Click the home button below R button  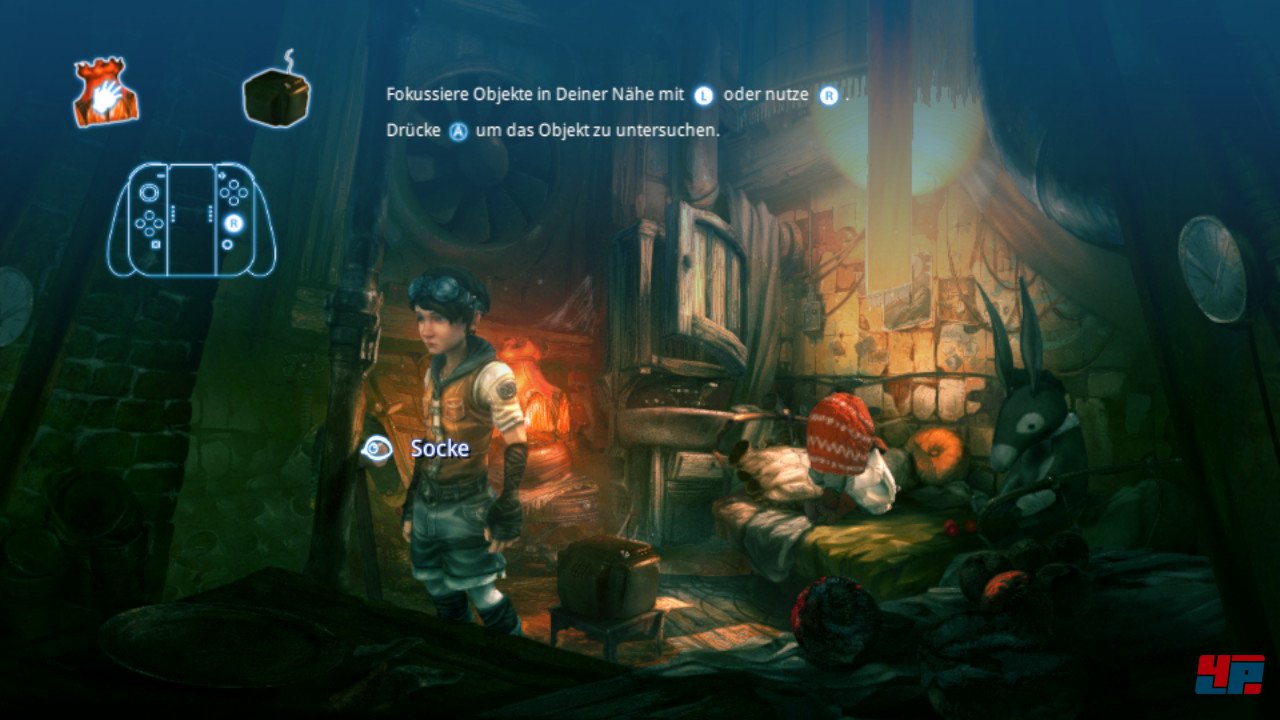[227, 244]
